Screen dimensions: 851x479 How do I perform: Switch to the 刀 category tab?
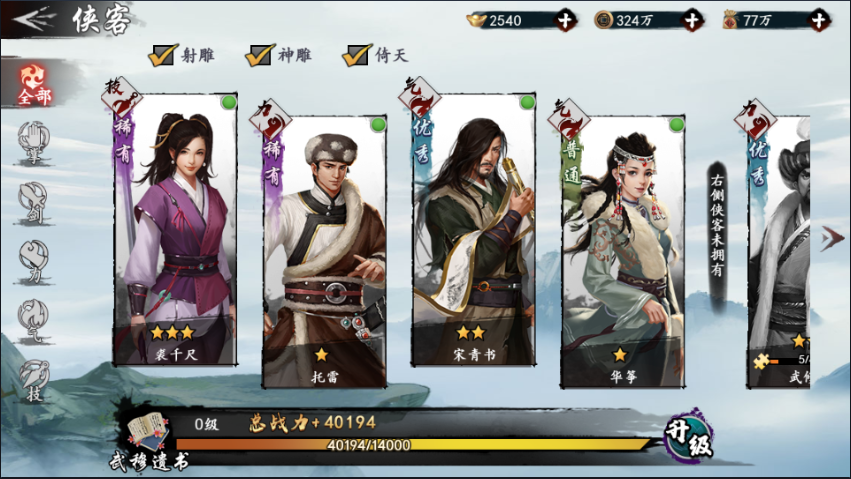coord(33,258)
